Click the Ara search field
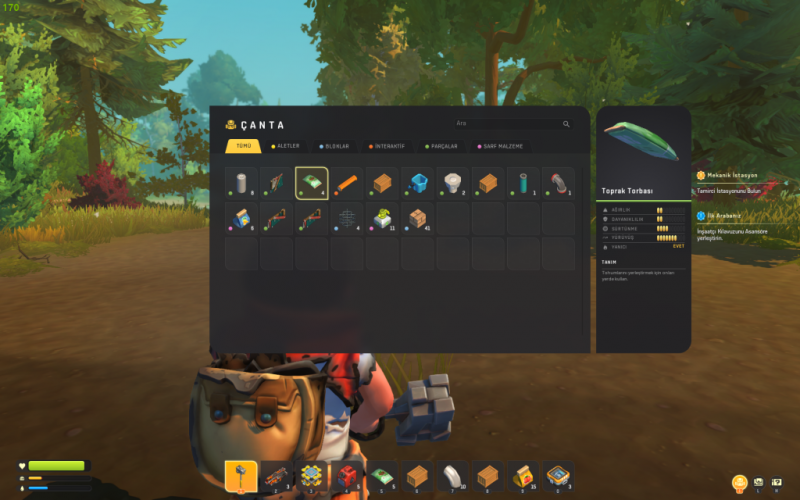 click(510, 124)
